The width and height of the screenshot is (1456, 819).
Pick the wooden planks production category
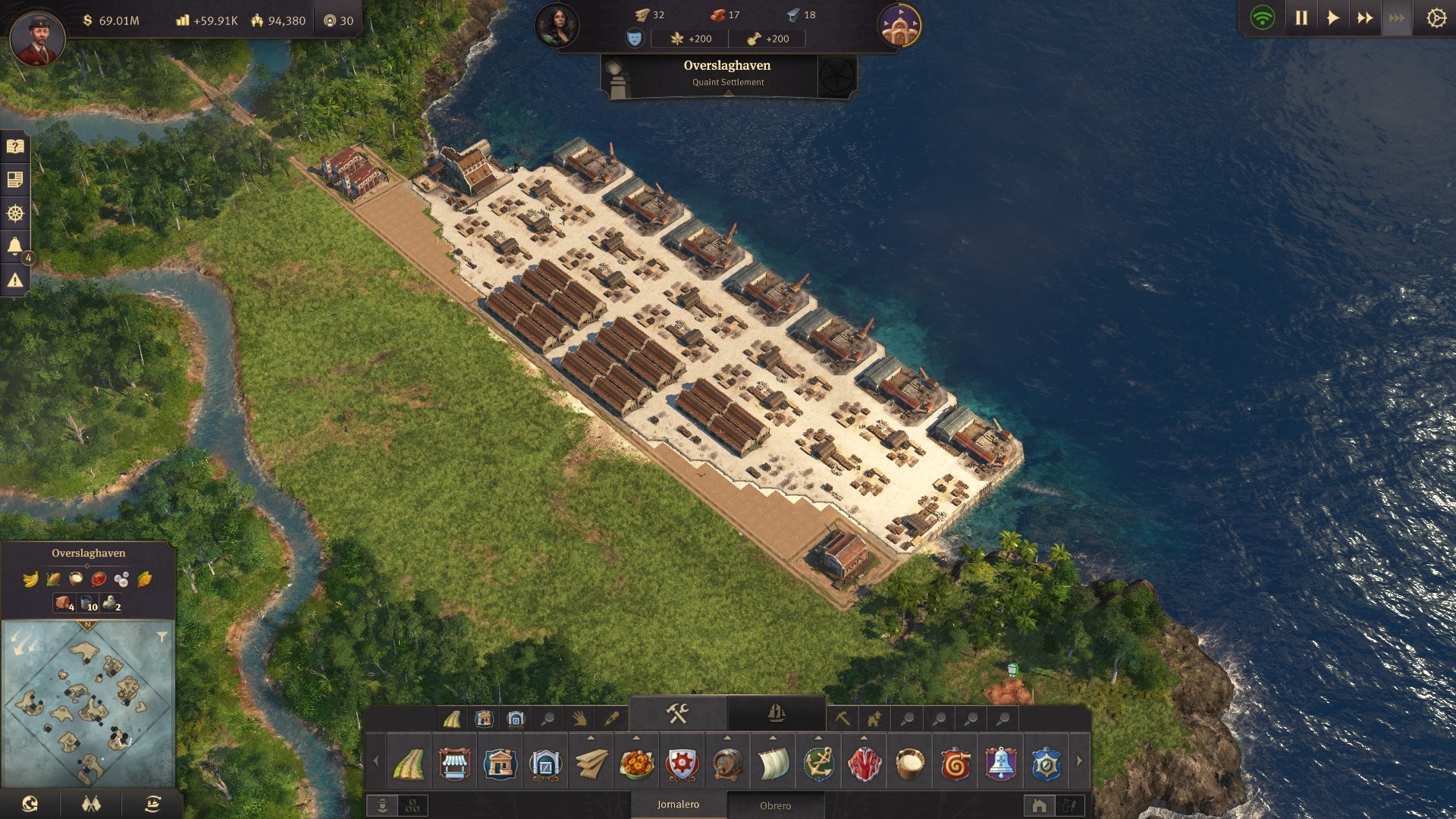coord(591,764)
